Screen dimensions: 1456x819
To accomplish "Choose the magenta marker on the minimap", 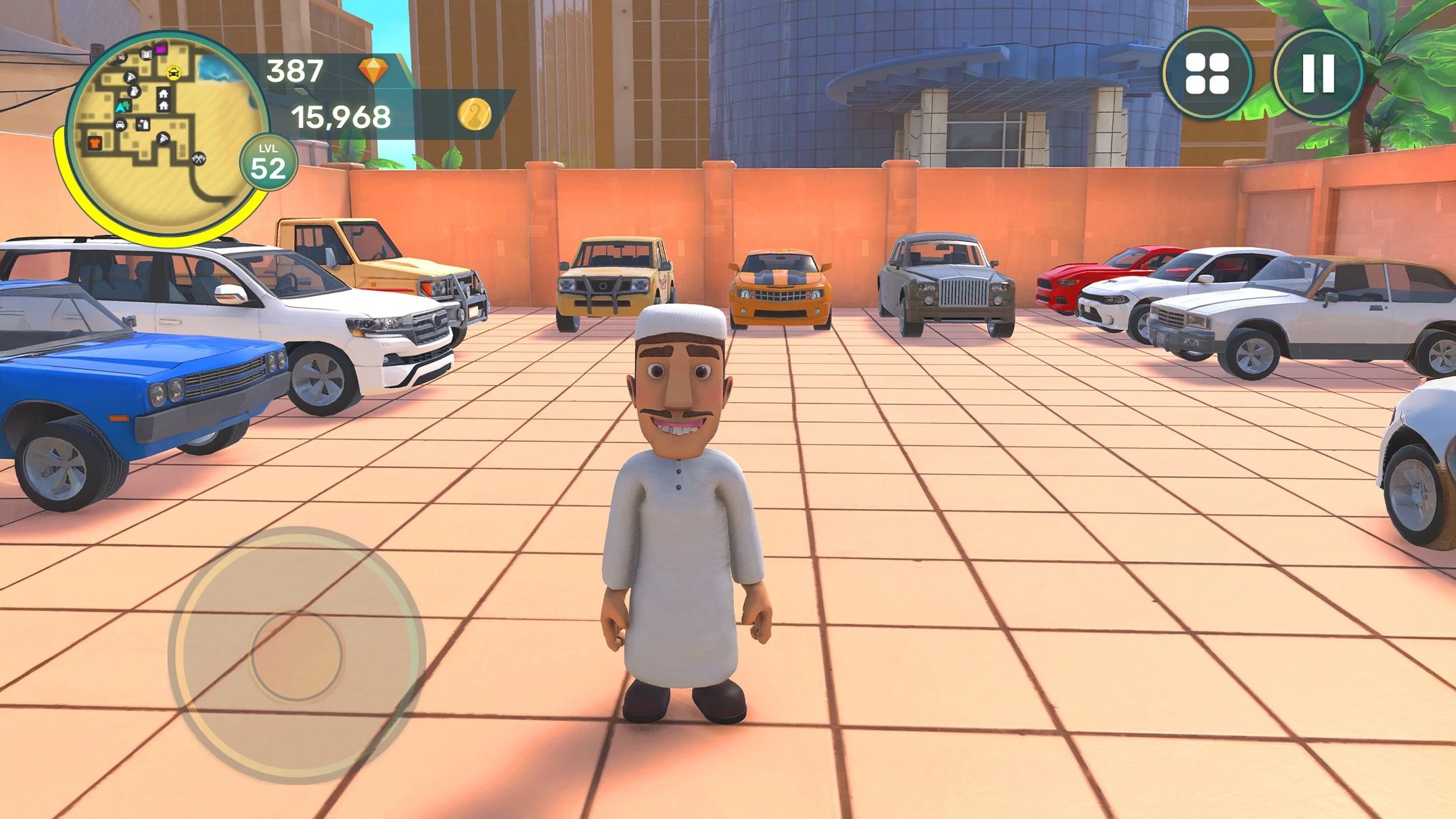I will coord(161,49).
